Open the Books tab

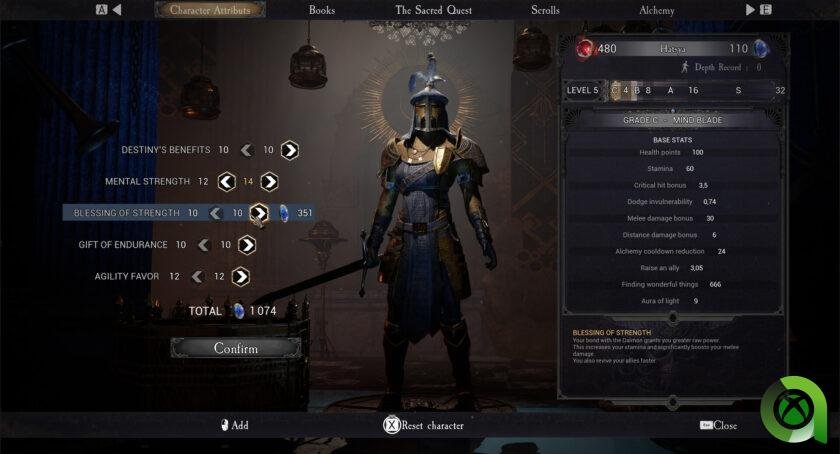[322, 10]
